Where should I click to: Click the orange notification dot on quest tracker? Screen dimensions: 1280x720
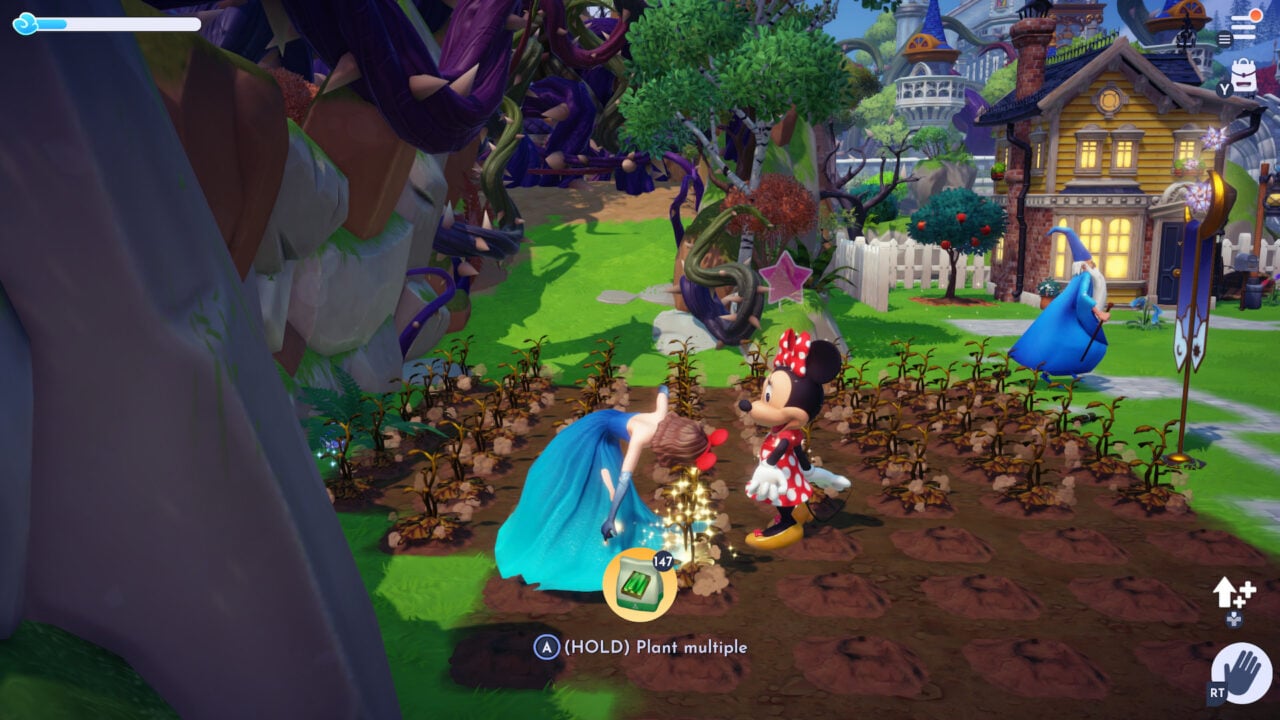(x=1255, y=15)
